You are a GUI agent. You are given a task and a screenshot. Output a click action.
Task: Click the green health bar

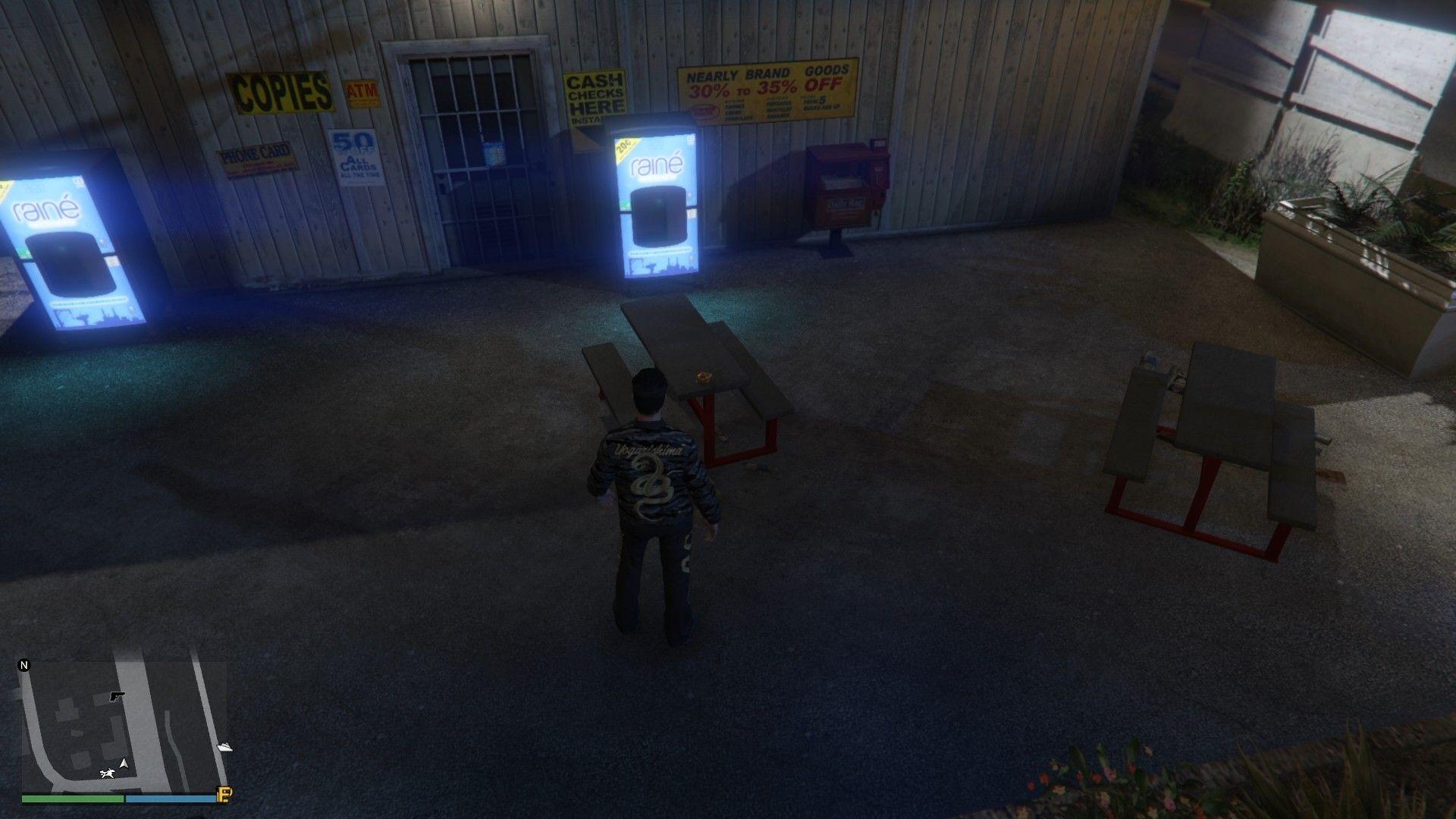click(x=72, y=799)
